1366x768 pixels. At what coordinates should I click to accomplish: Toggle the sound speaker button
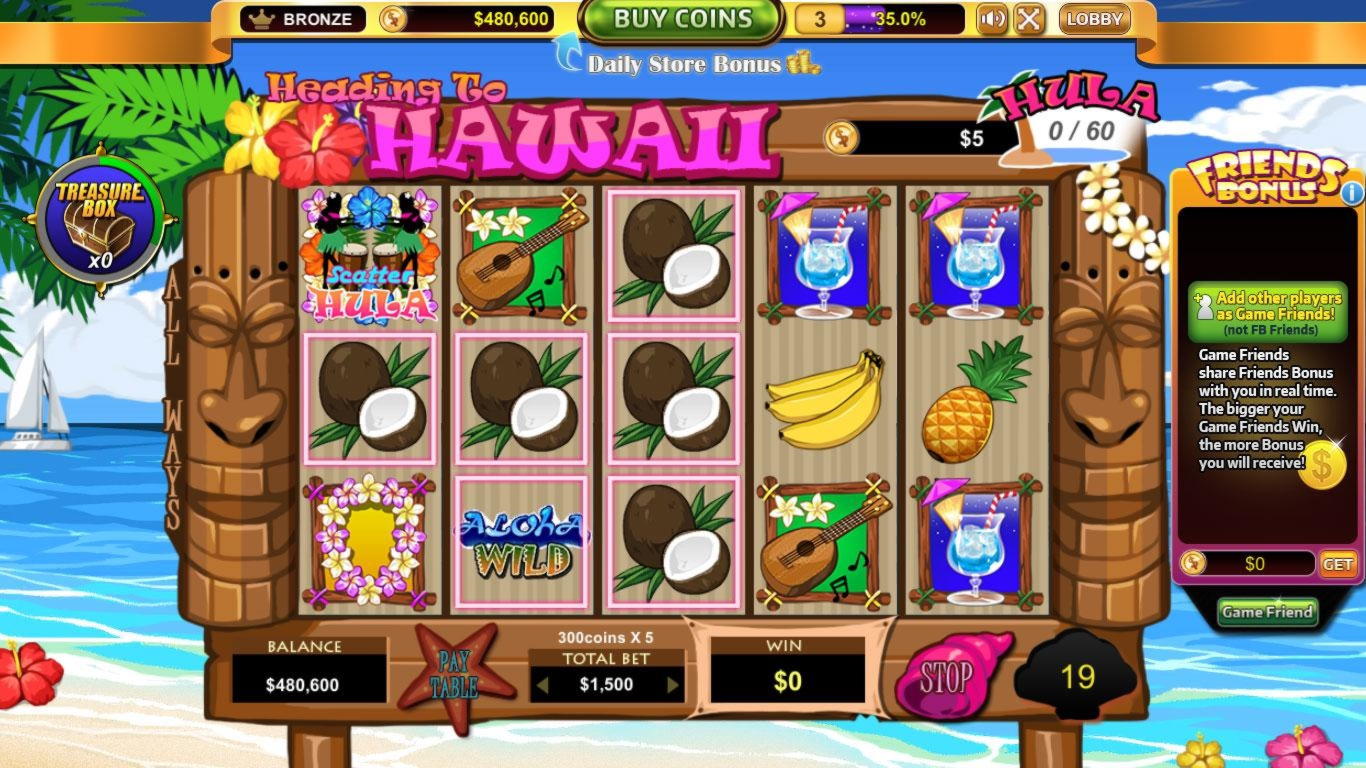(991, 19)
